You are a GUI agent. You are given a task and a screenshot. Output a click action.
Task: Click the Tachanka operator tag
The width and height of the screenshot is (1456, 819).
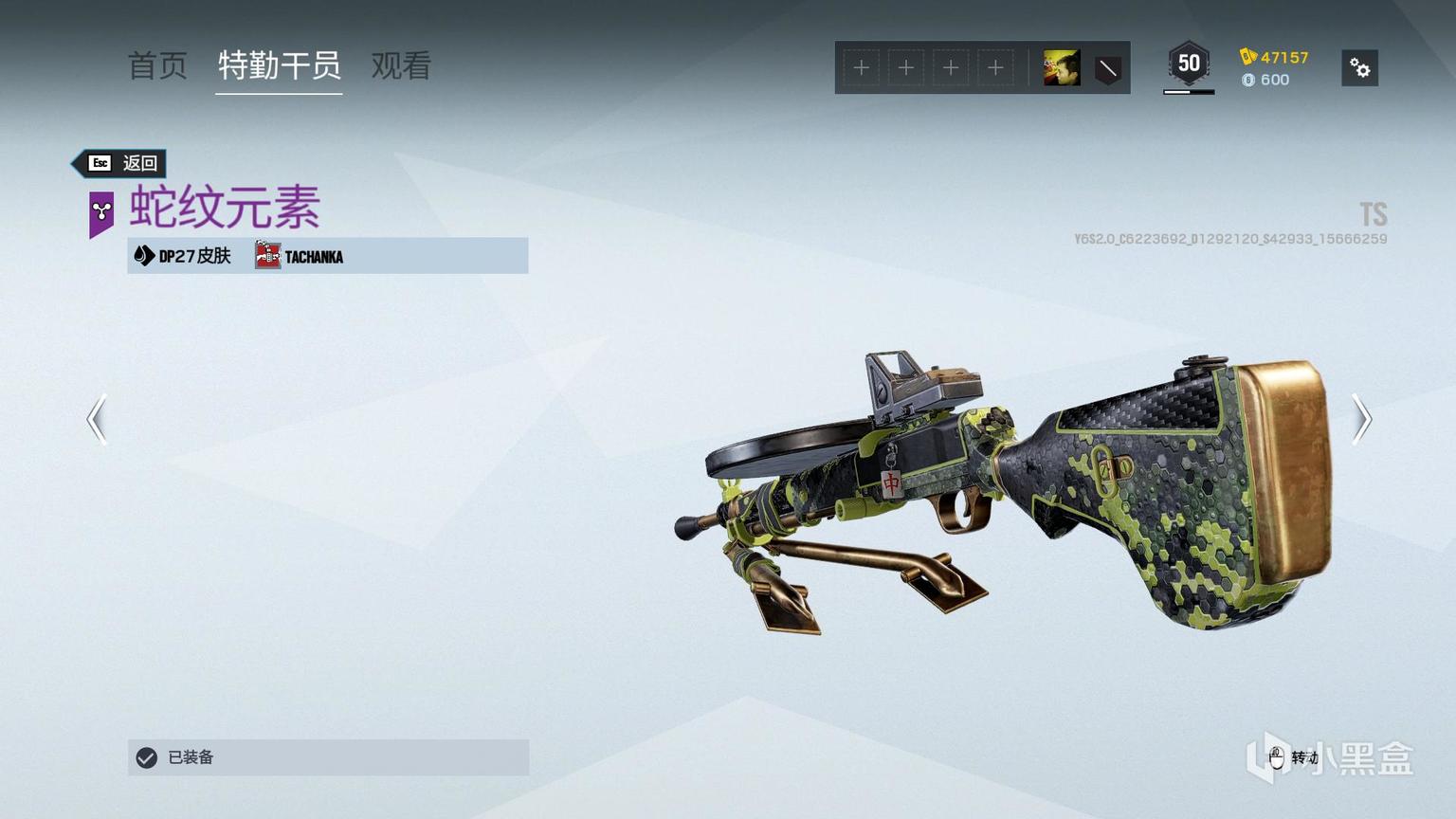coord(300,256)
